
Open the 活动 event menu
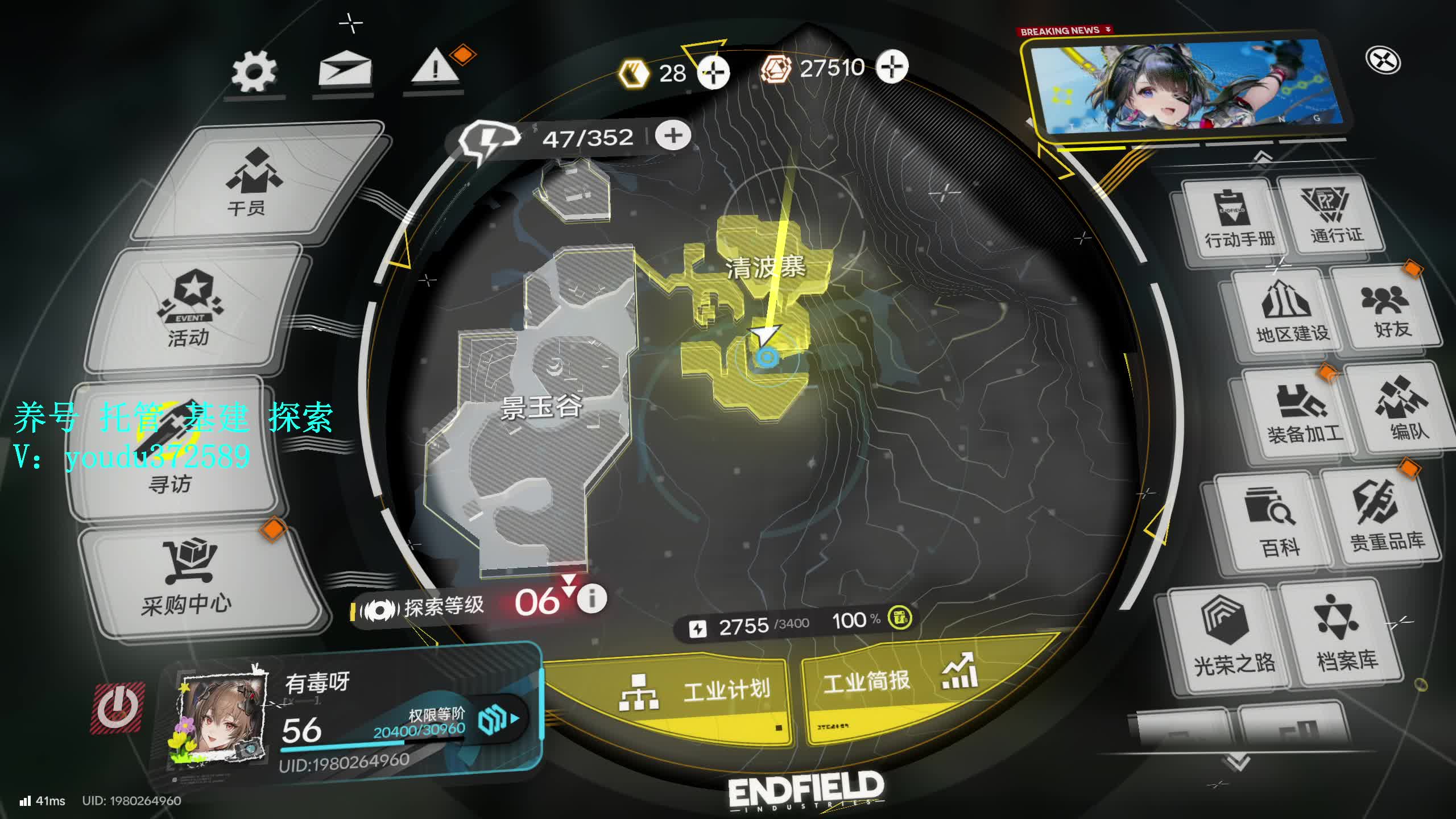pos(191,311)
